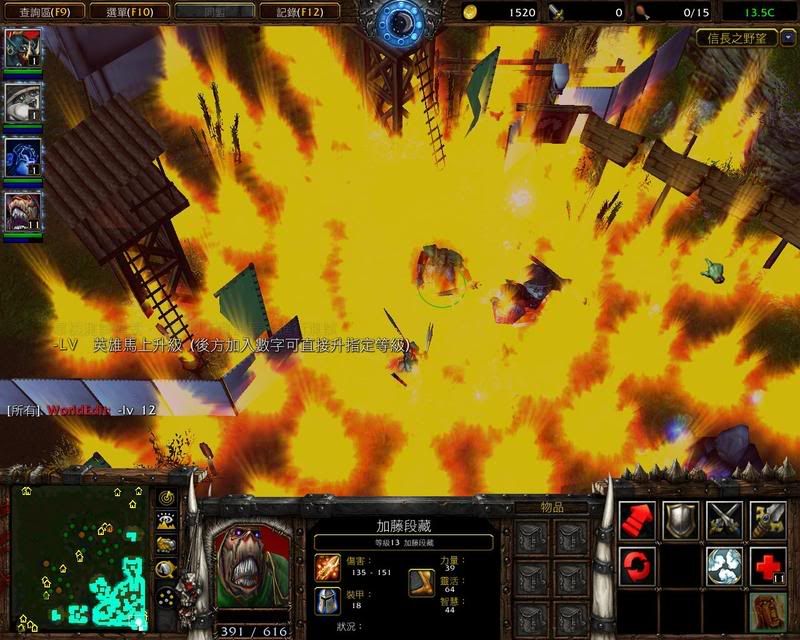This screenshot has width=800, height=640.
Task: Toggle the minimap ally color mode button
Action: 166,545
